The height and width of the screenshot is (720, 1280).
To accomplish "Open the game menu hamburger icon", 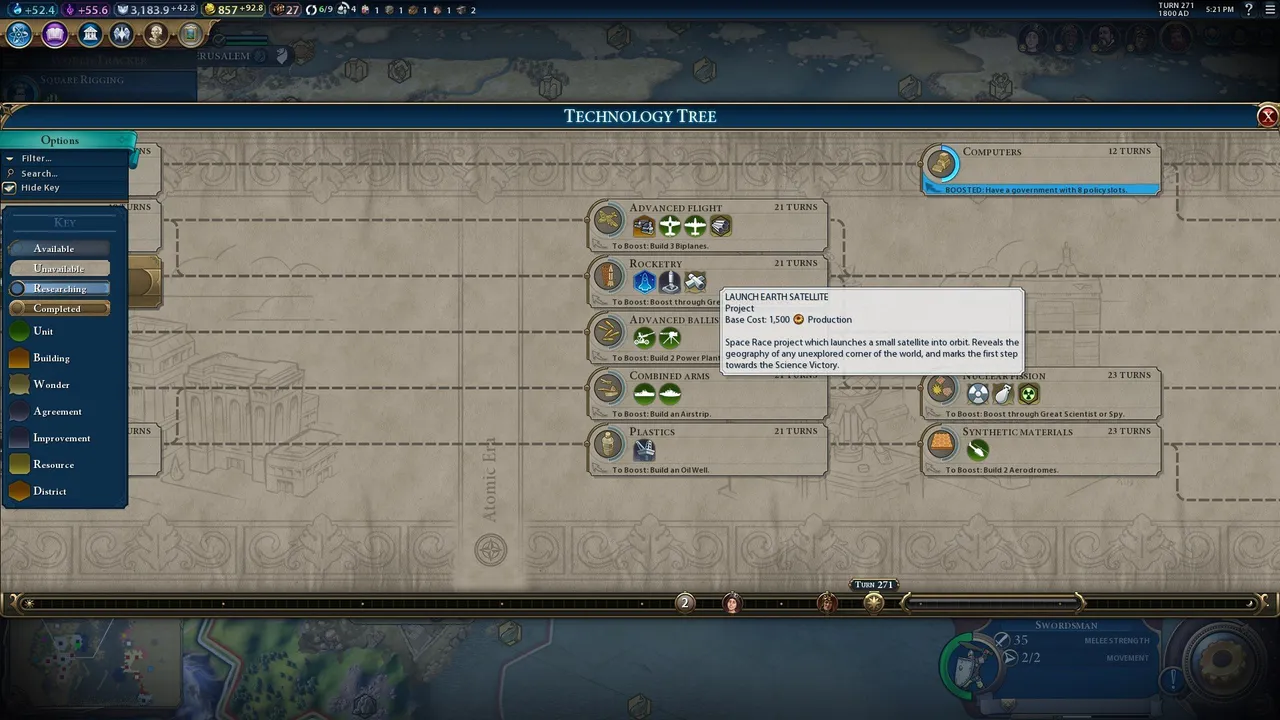I will 1268,9.
